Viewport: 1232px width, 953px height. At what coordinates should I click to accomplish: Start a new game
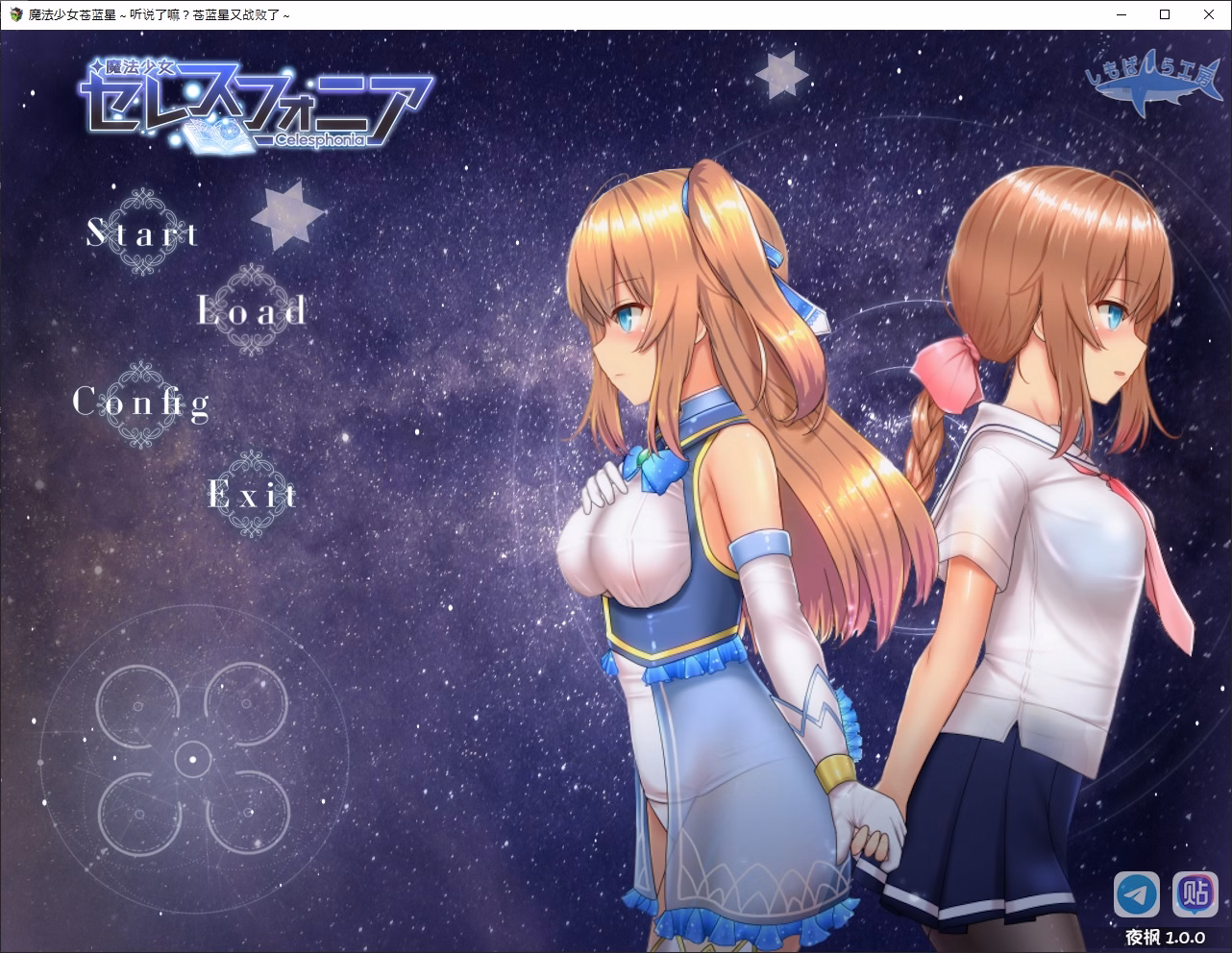coord(142,232)
